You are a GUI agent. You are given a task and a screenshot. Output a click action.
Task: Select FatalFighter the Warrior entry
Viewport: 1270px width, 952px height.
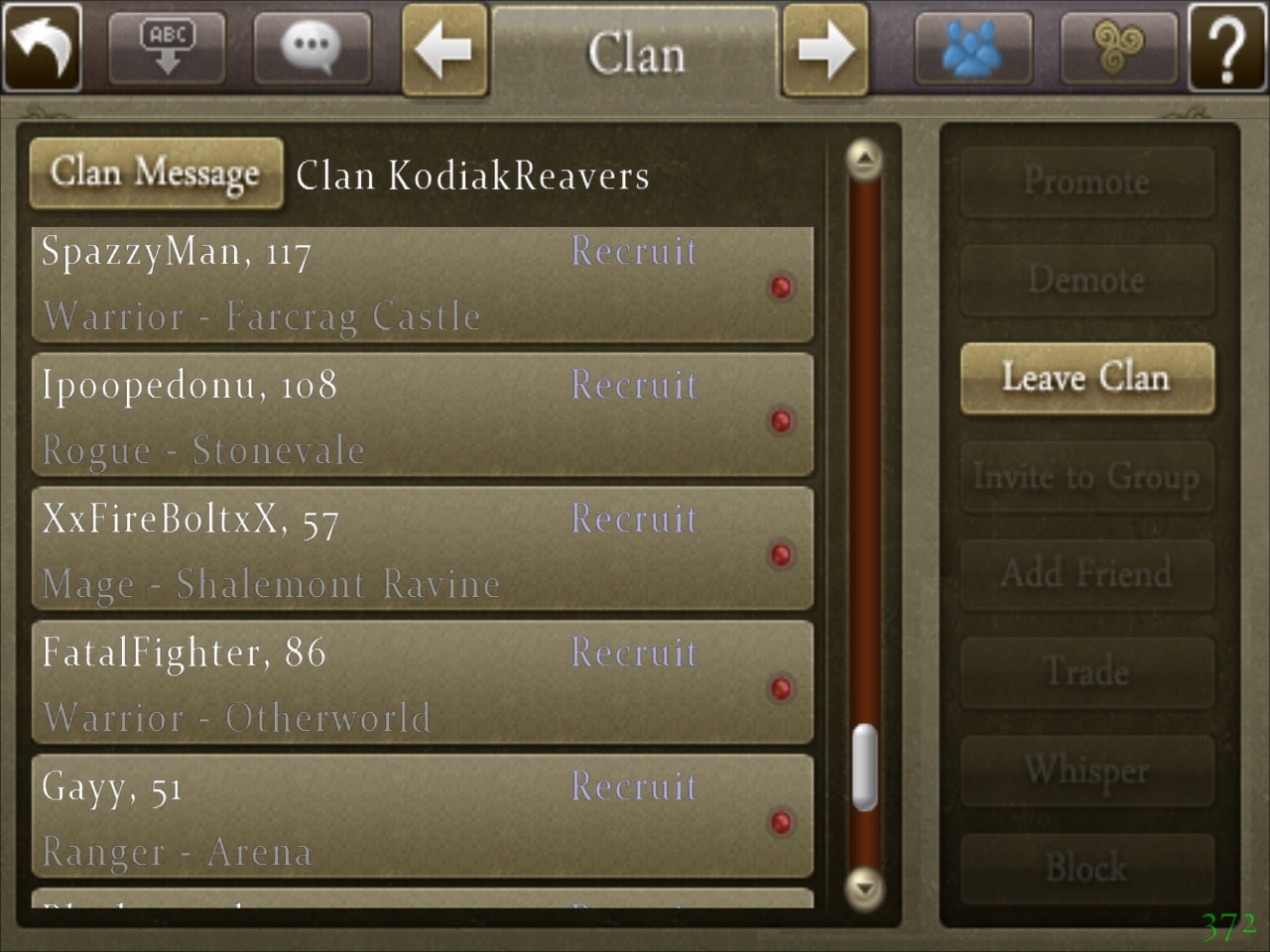(422, 685)
